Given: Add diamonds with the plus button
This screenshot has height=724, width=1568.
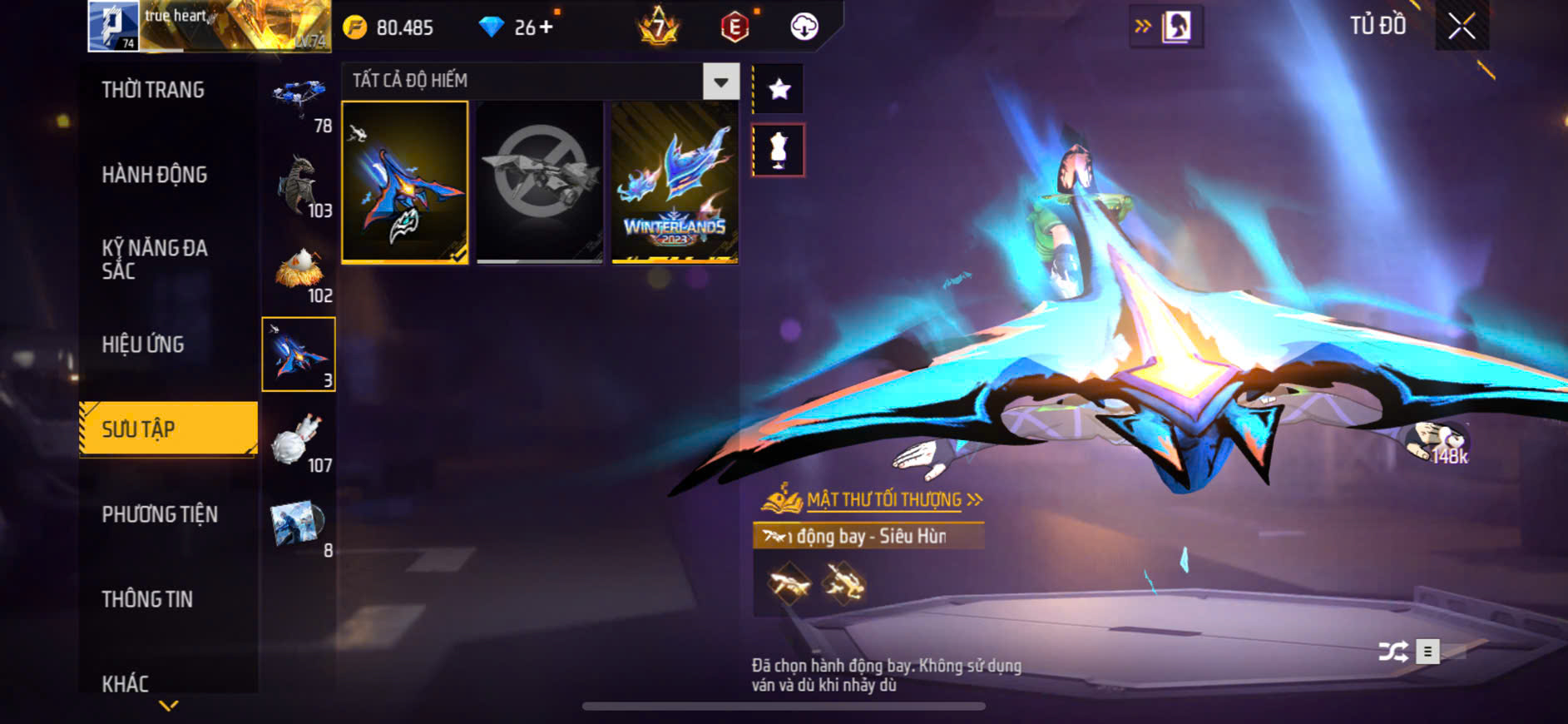Looking at the screenshot, I should point(546,27).
